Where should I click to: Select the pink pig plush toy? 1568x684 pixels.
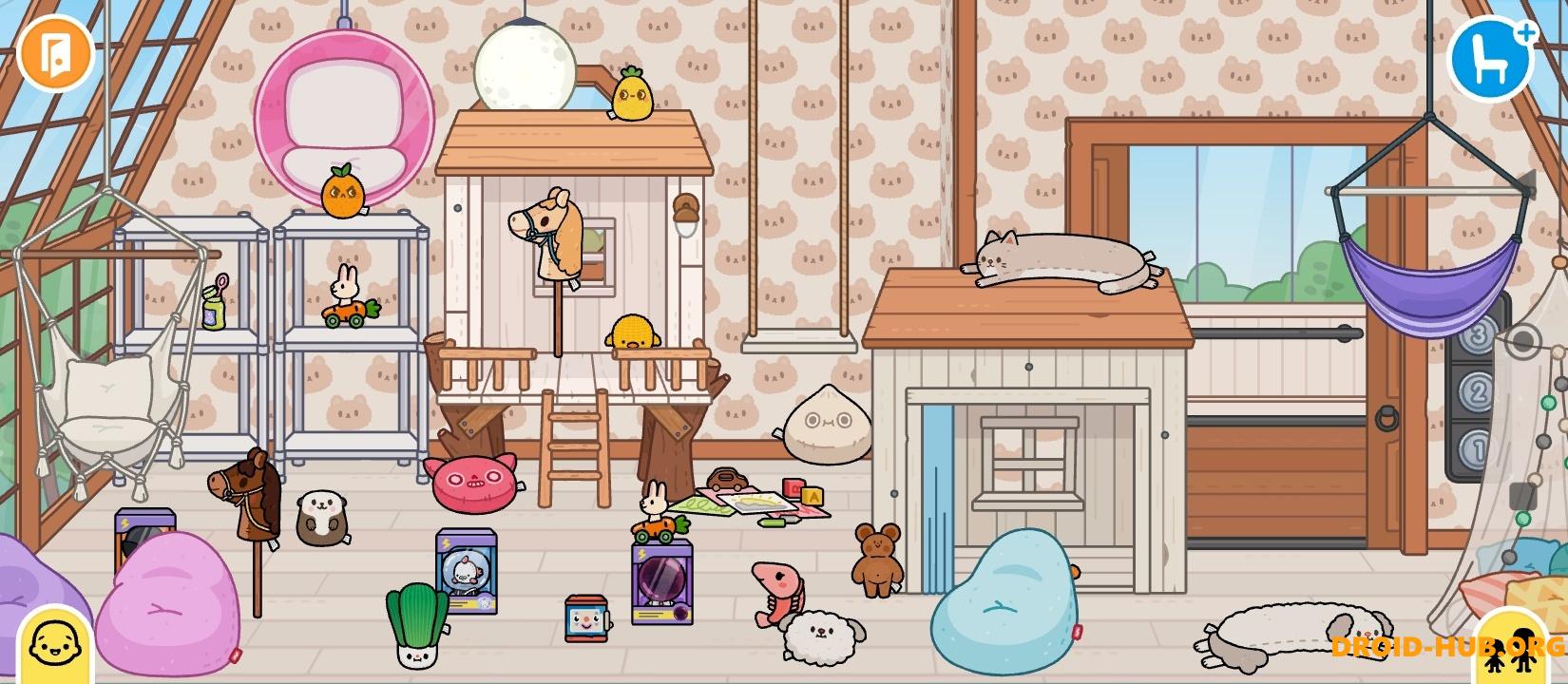(x=475, y=486)
